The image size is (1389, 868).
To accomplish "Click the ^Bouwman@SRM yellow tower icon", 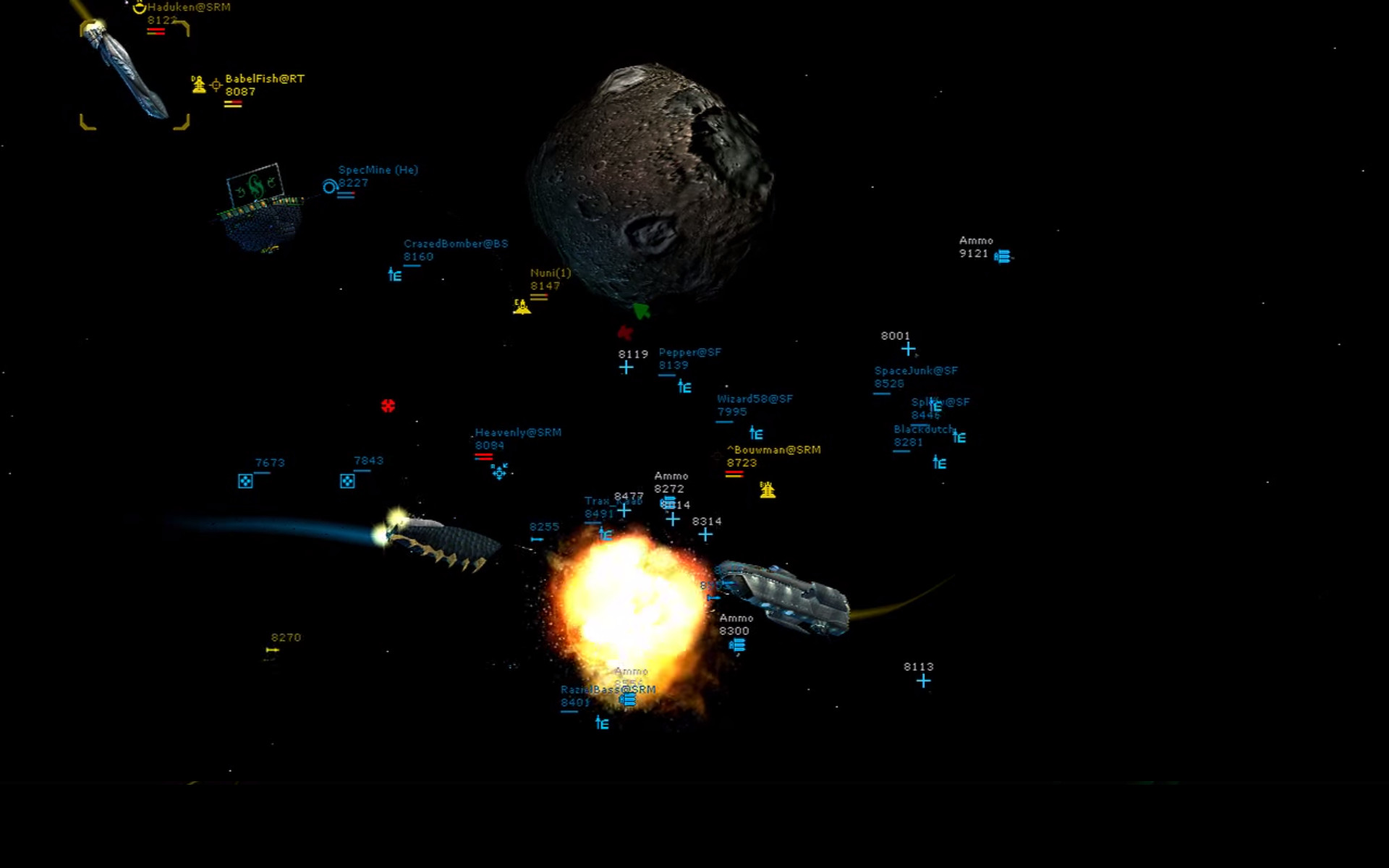I will coord(768,489).
